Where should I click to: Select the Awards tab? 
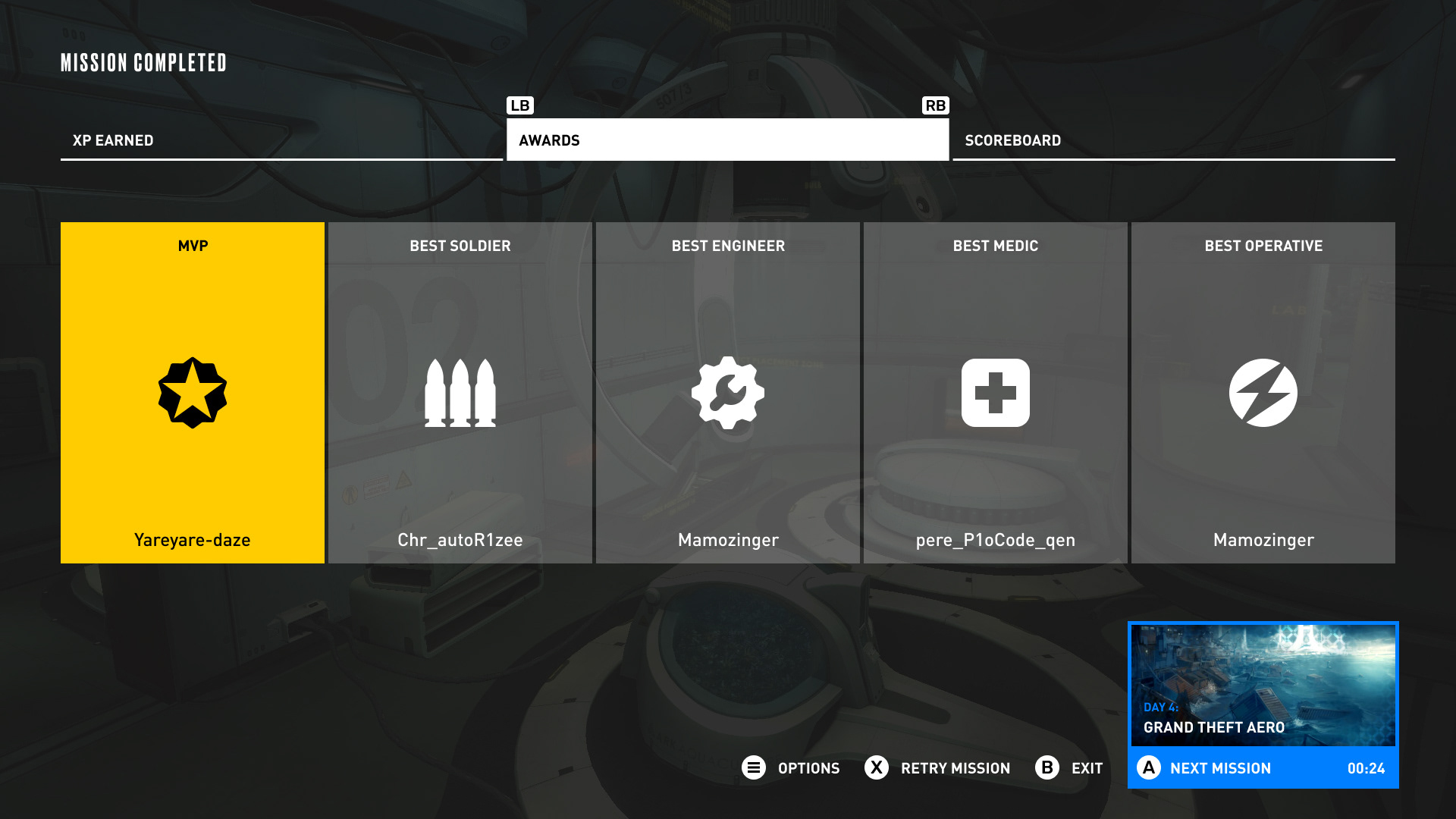tap(727, 140)
